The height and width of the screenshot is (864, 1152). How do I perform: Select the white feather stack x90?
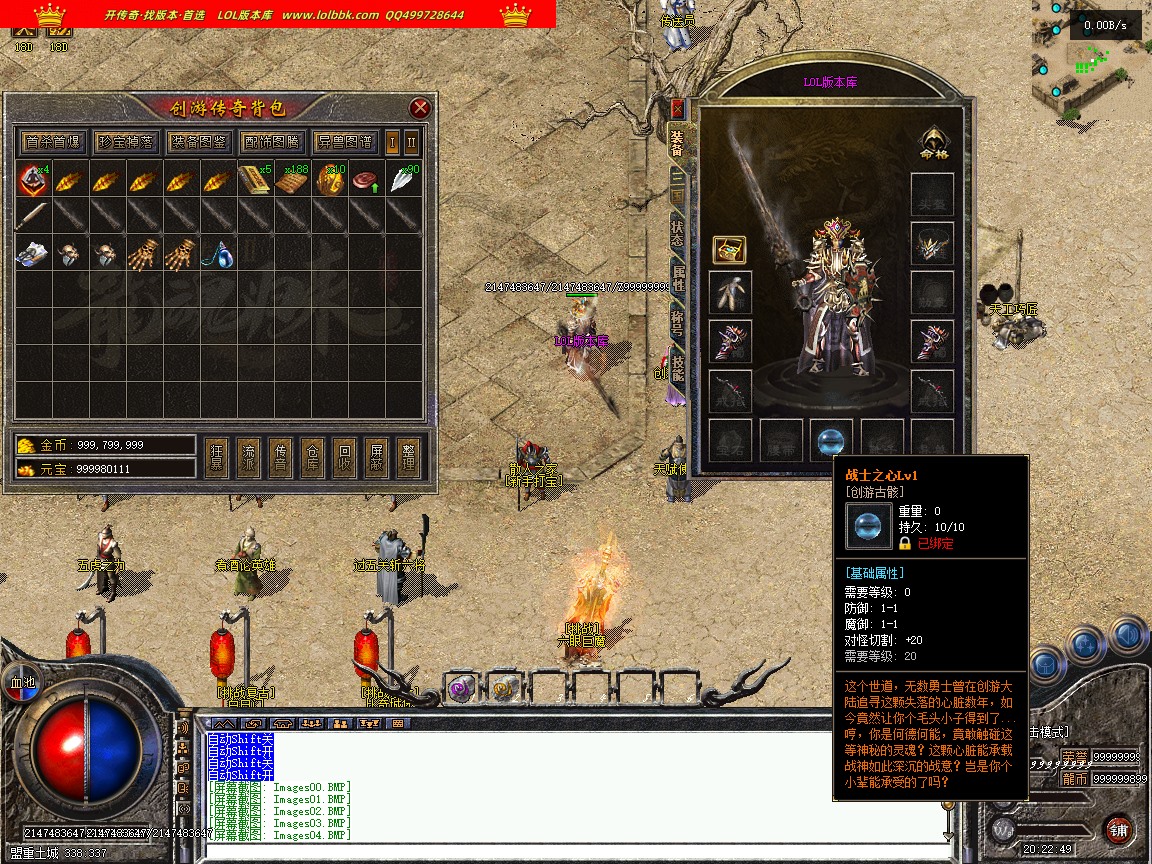[x=403, y=181]
